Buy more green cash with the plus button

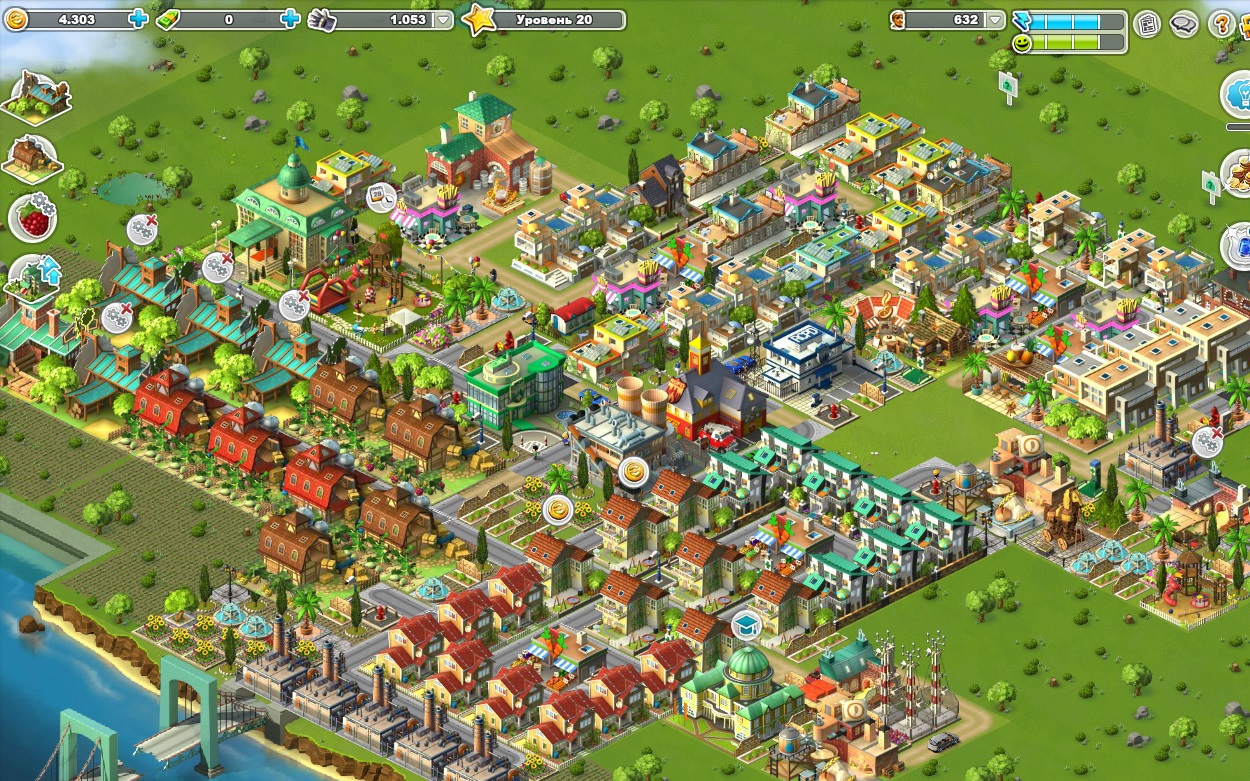(x=290, y=19)
